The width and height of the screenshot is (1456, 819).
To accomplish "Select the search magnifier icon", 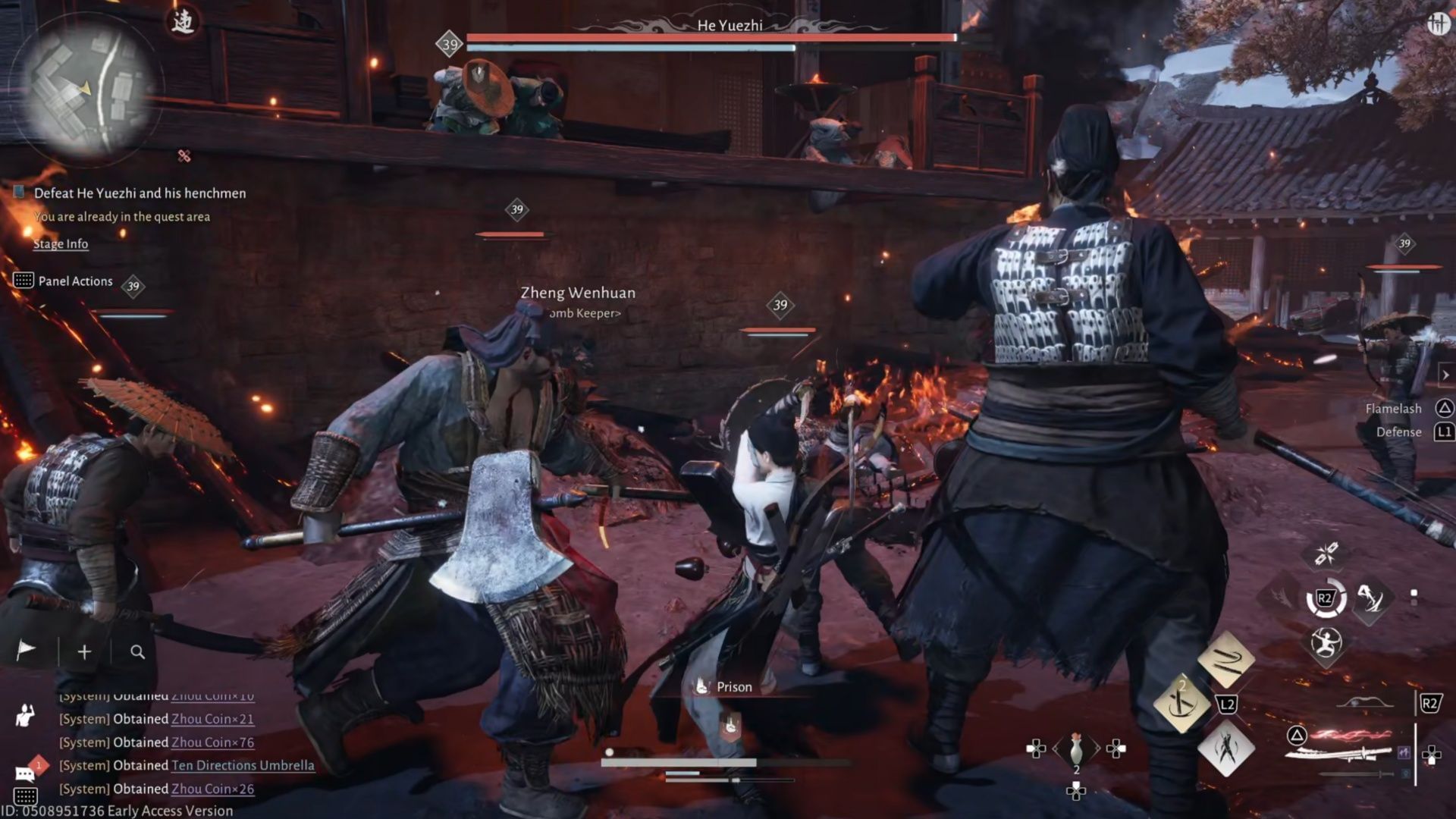I will (140, 650).
